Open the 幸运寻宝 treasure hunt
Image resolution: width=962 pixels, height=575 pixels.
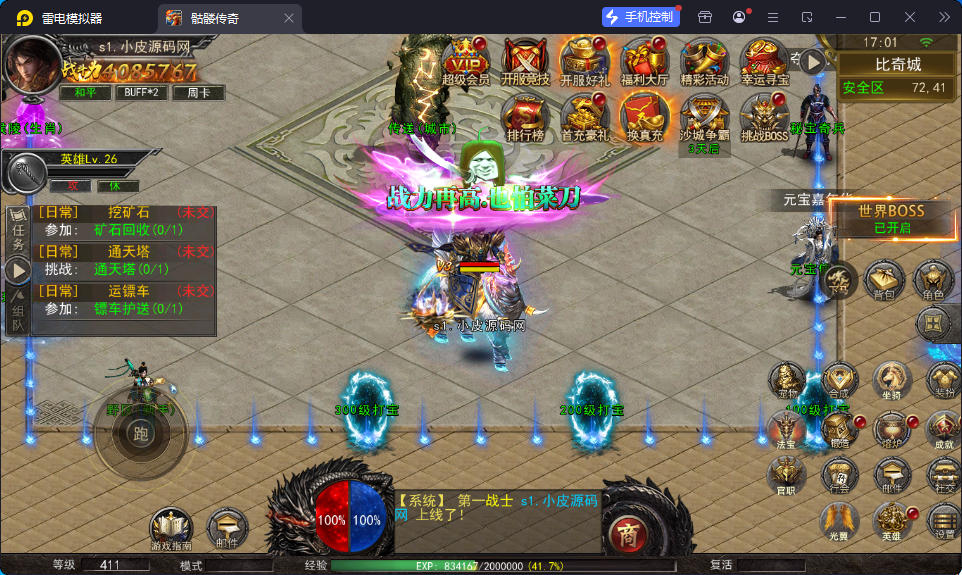[765, 60]
